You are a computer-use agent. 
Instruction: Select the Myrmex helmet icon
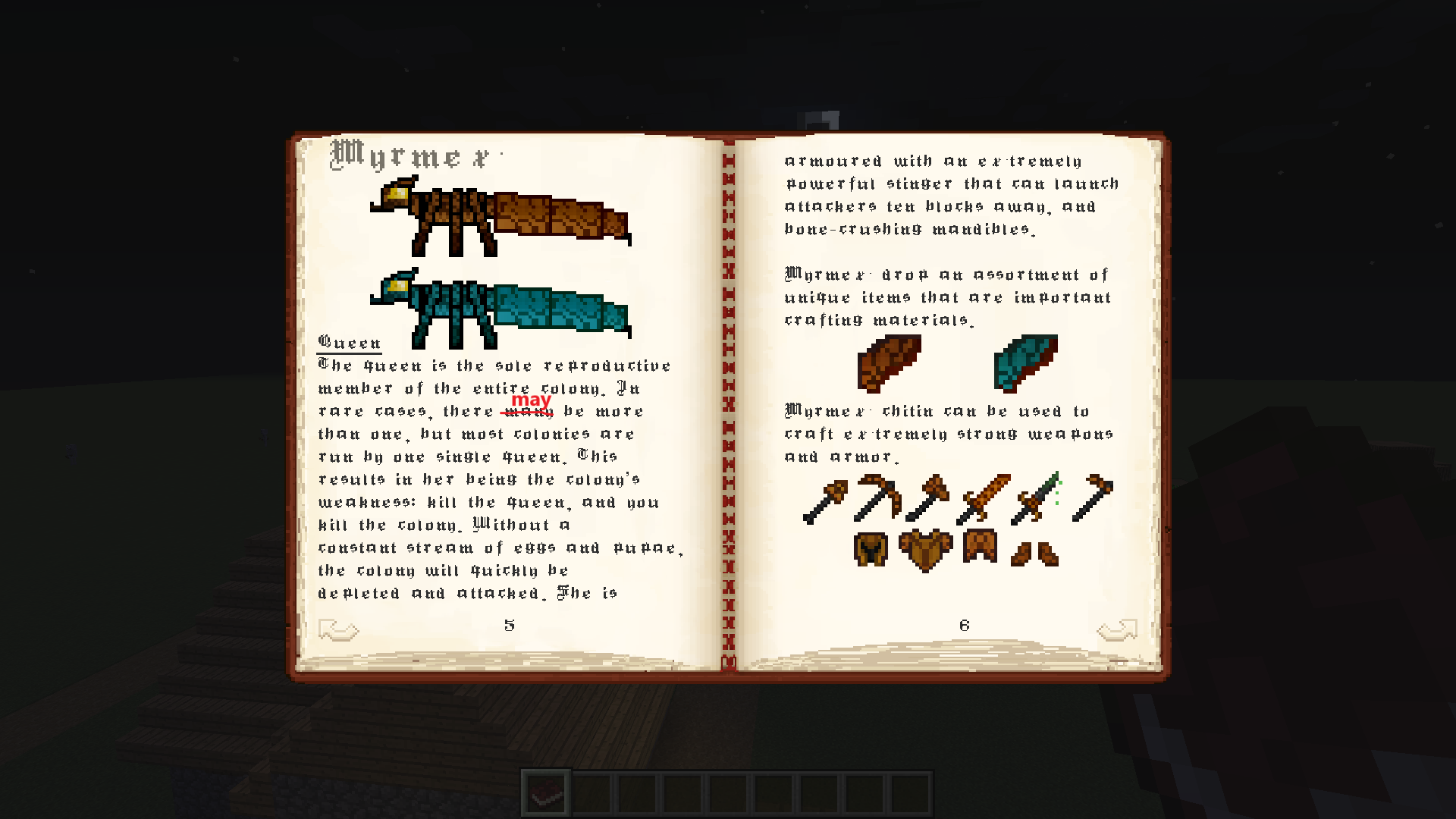[x=871, y=550]
